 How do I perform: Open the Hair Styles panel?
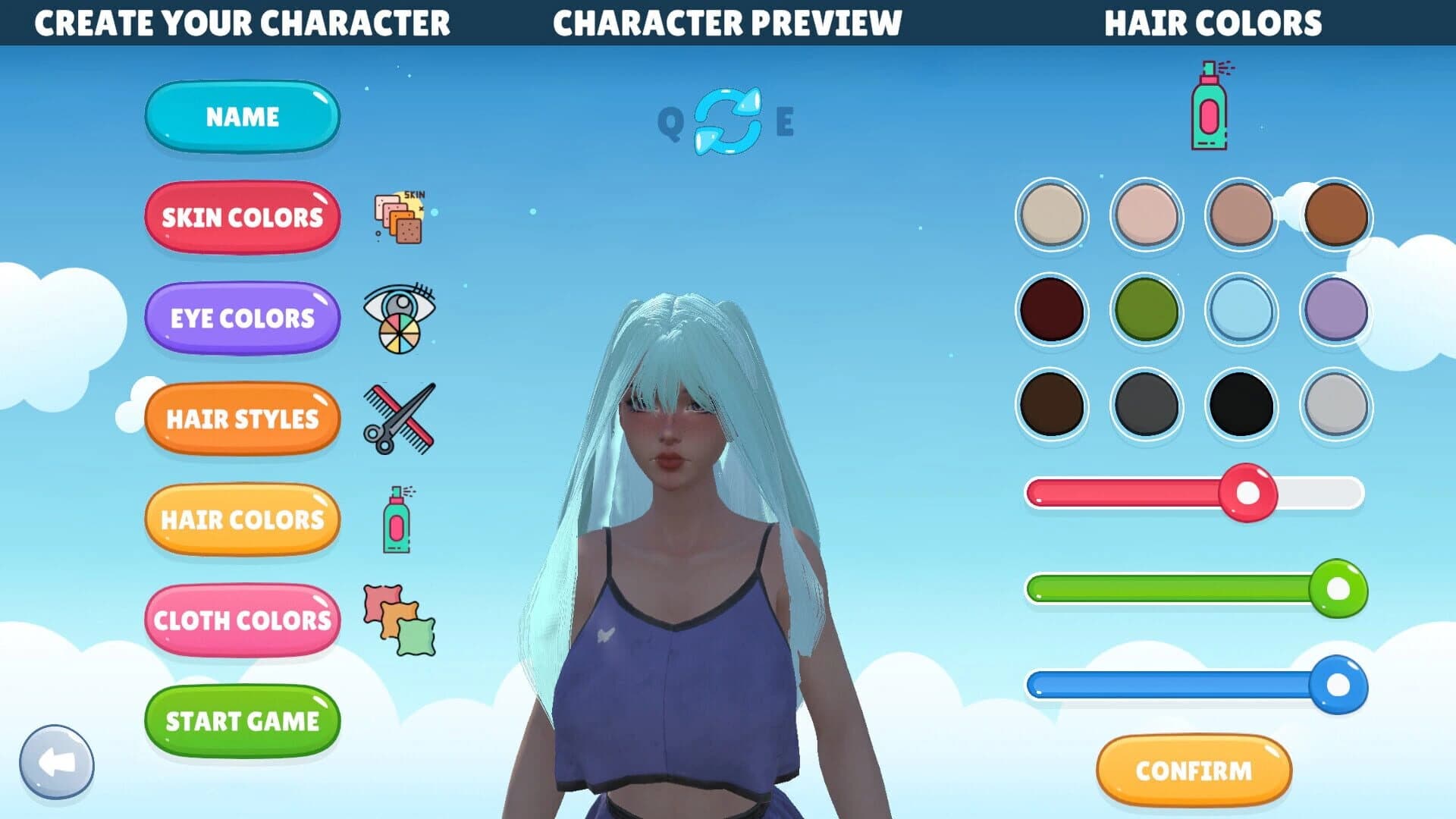(x=241, y=419)
